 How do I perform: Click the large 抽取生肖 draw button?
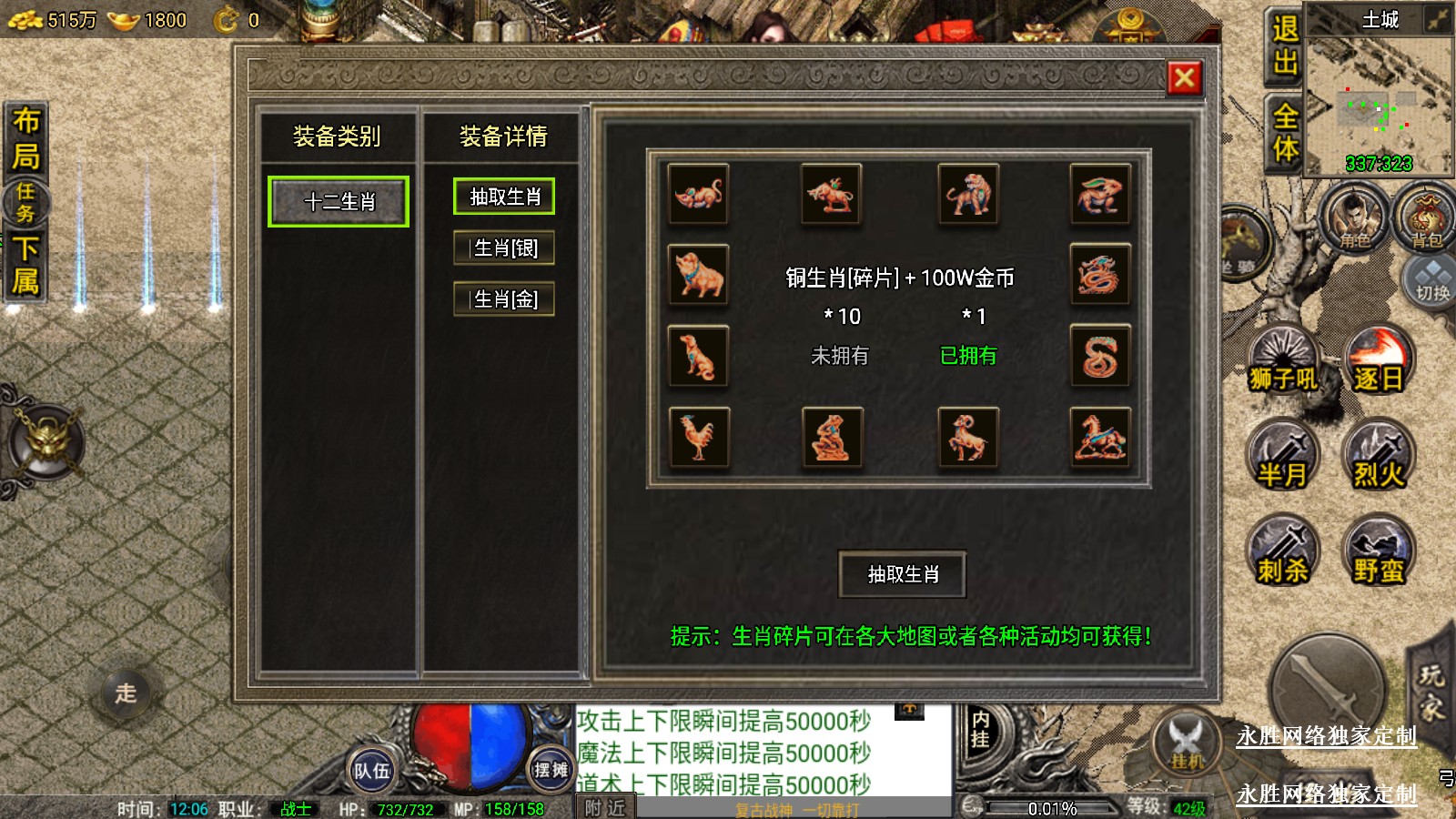(x=902, y=574)
